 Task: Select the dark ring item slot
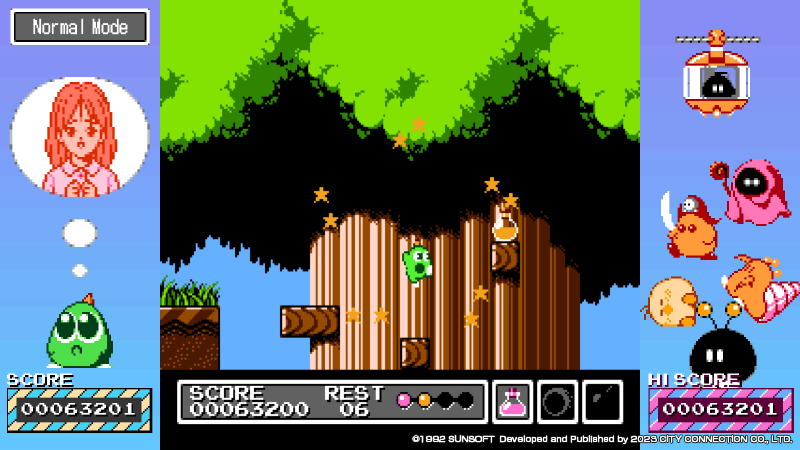tap(557, 402)
